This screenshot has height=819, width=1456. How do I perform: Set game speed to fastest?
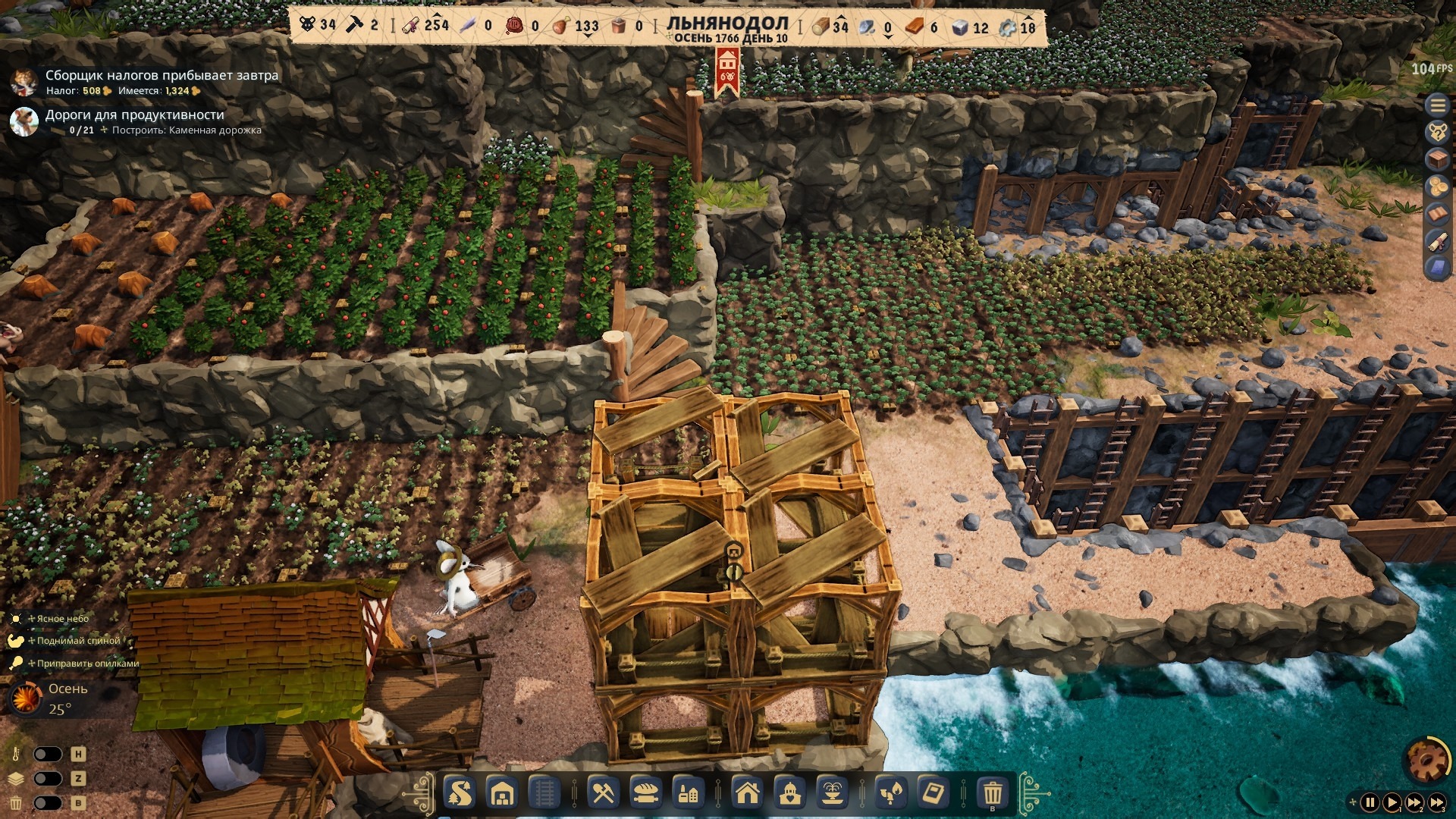pos(1436,802)
